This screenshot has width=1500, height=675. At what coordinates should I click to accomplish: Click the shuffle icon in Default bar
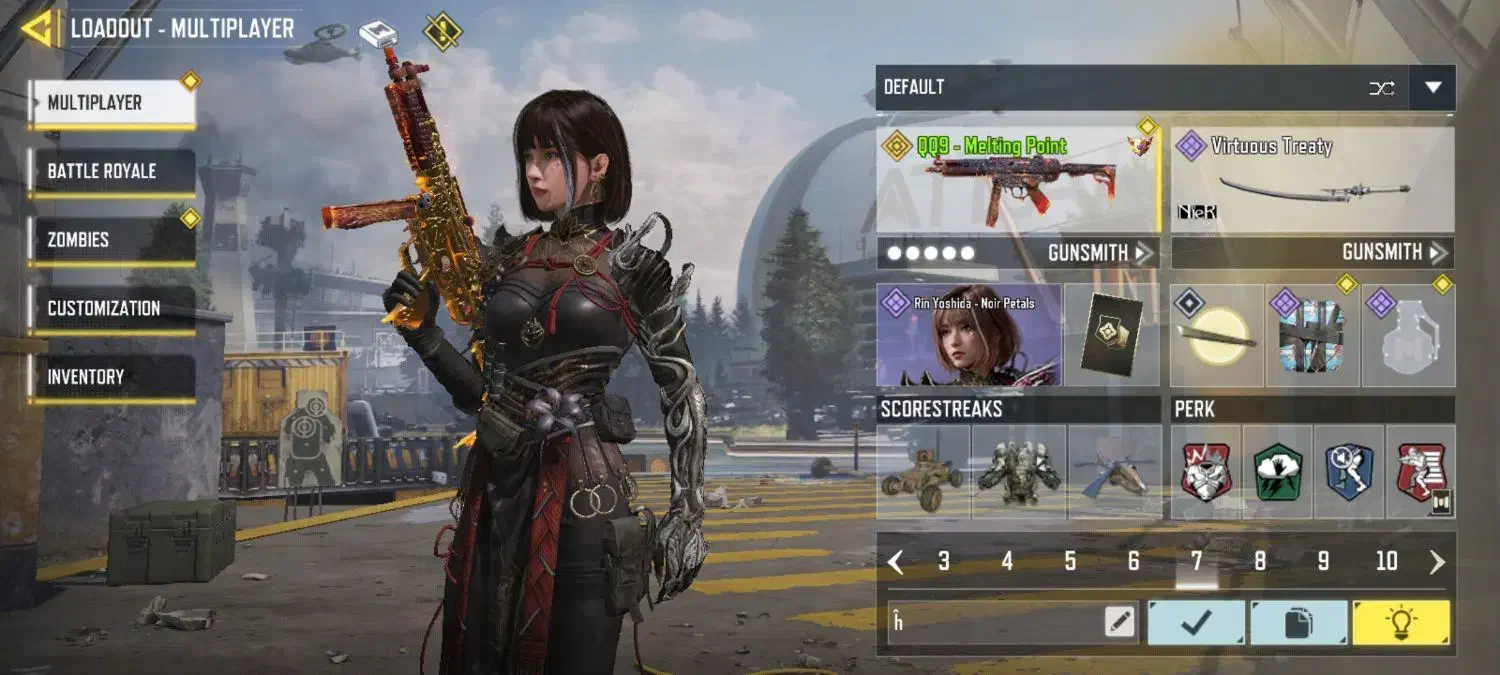1381,88
